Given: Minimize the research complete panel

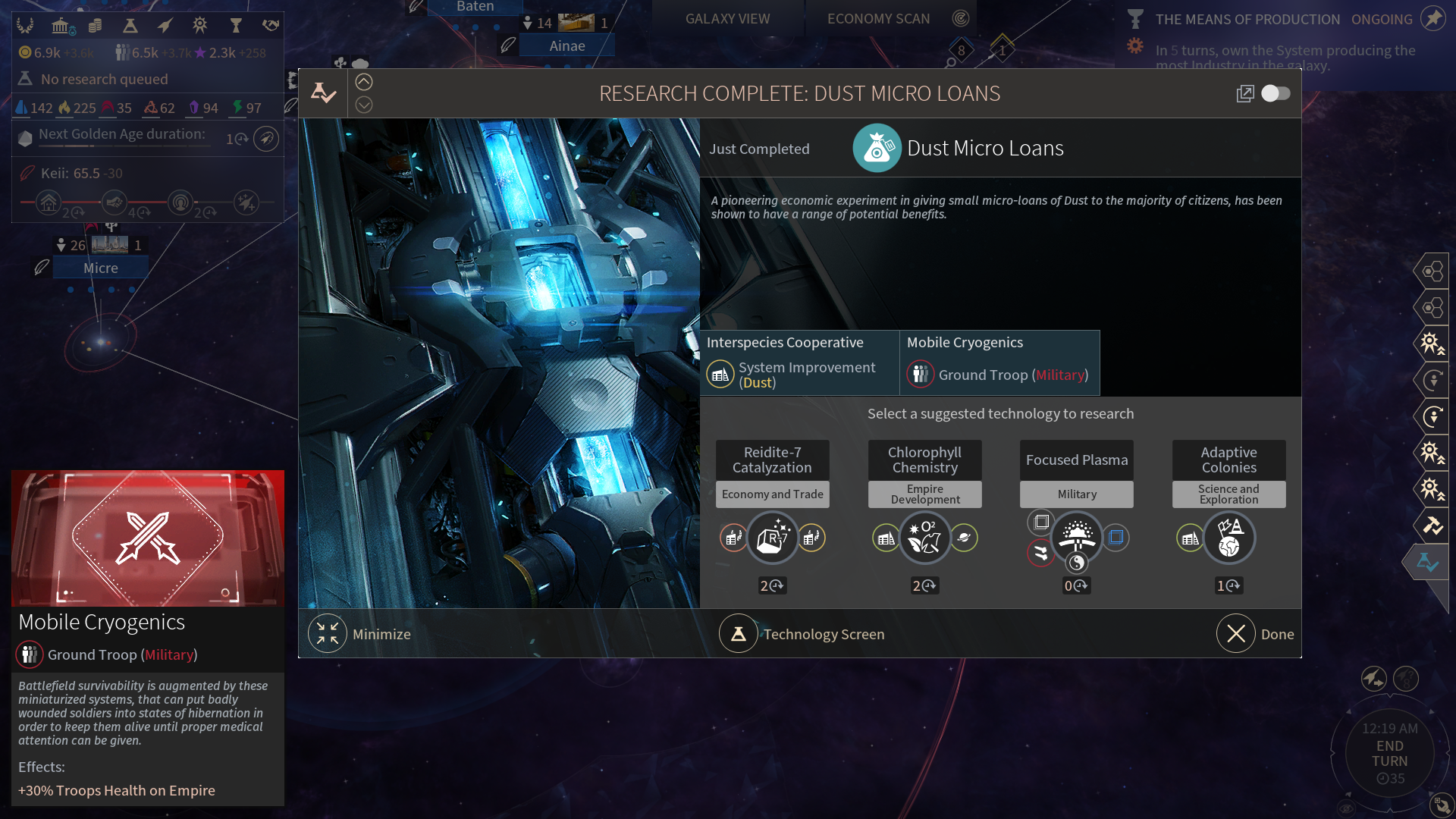Looking at the screenshot, I should click(328, 634).
